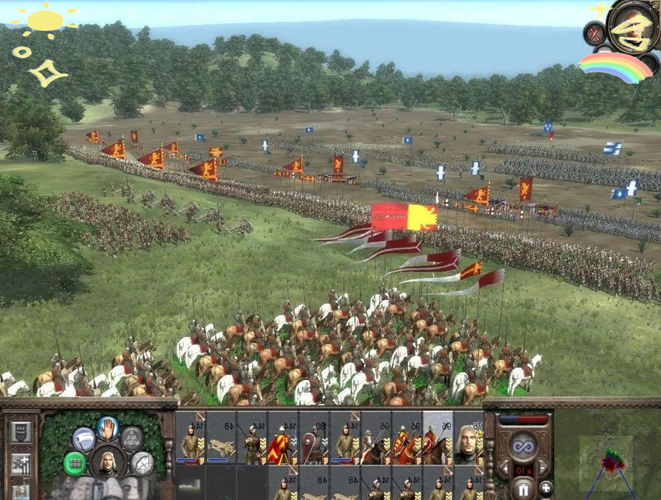Click the triangle formation button
661x500 pixels.
(131, 439)
